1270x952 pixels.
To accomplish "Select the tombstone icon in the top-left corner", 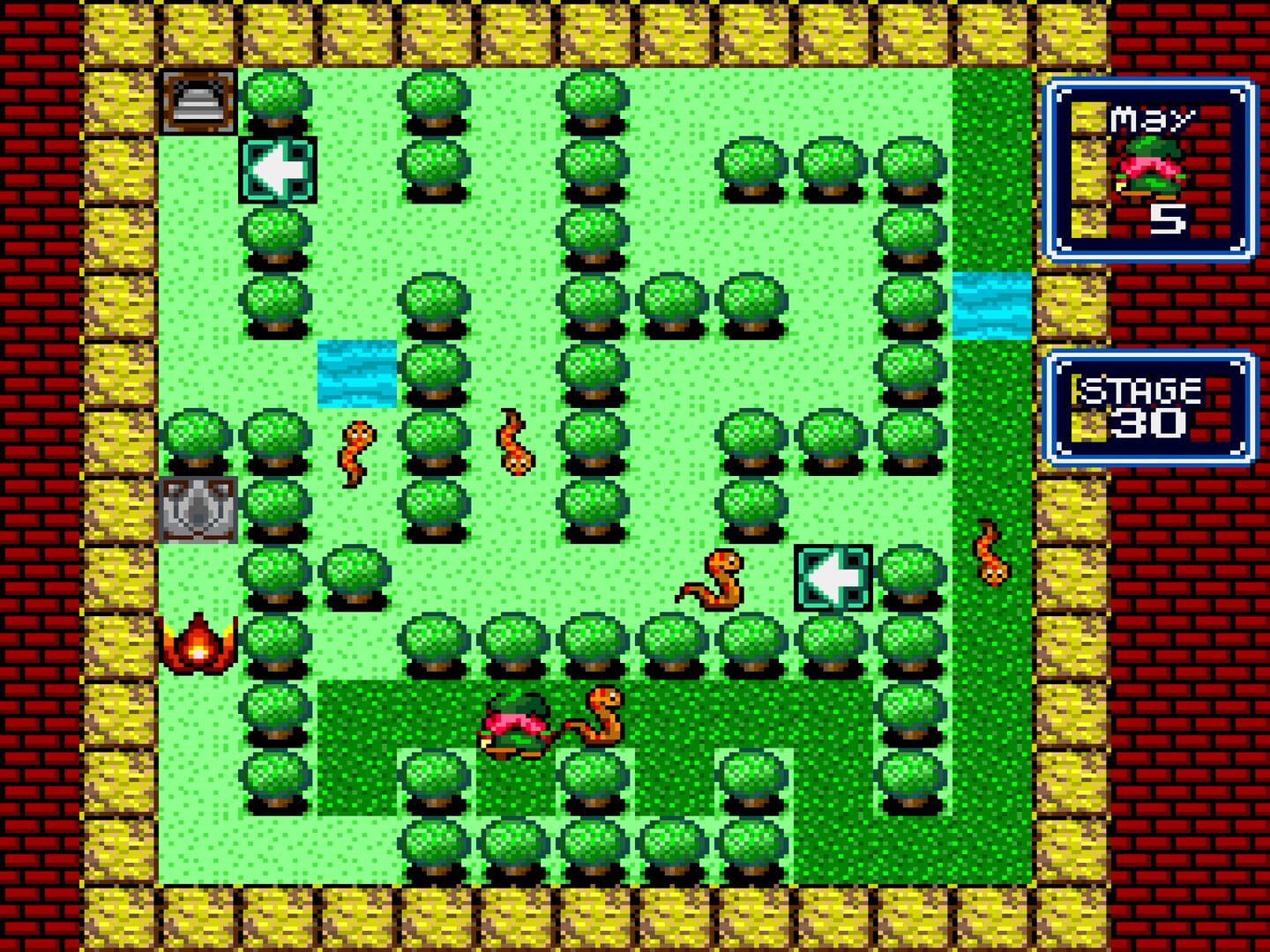I will 198,101.
